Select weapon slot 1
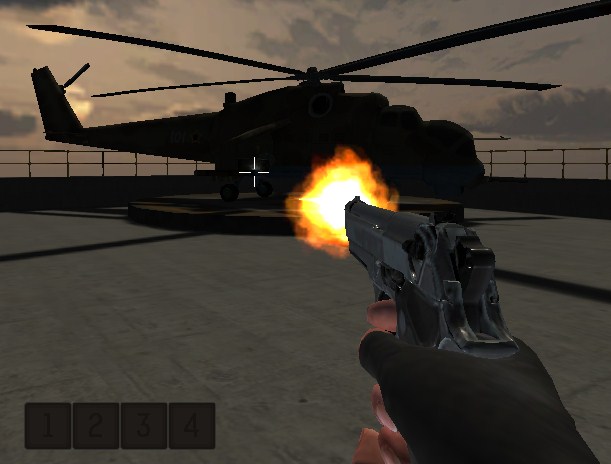The height and width of the screenshot is (464, 611). 48,426
